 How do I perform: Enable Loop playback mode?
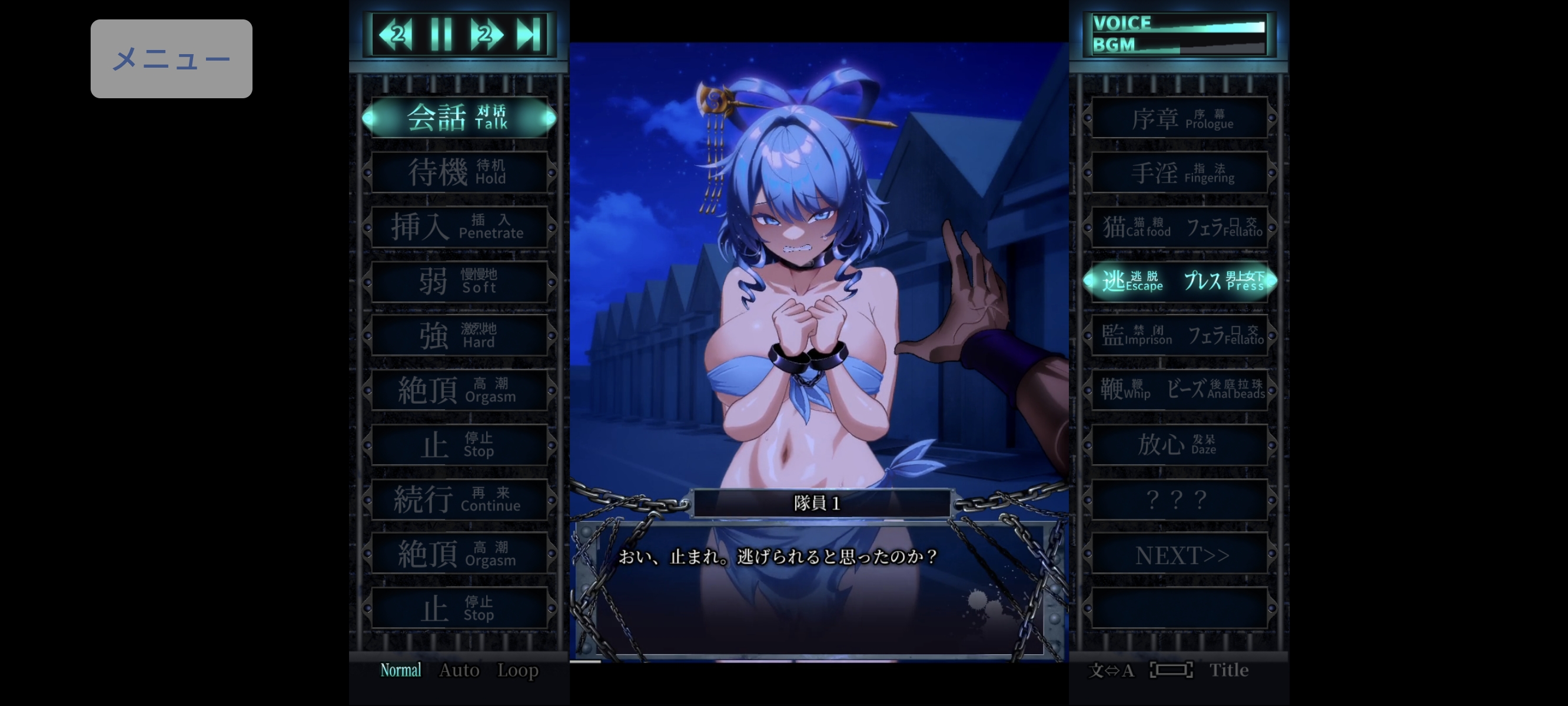coord(518,670)
